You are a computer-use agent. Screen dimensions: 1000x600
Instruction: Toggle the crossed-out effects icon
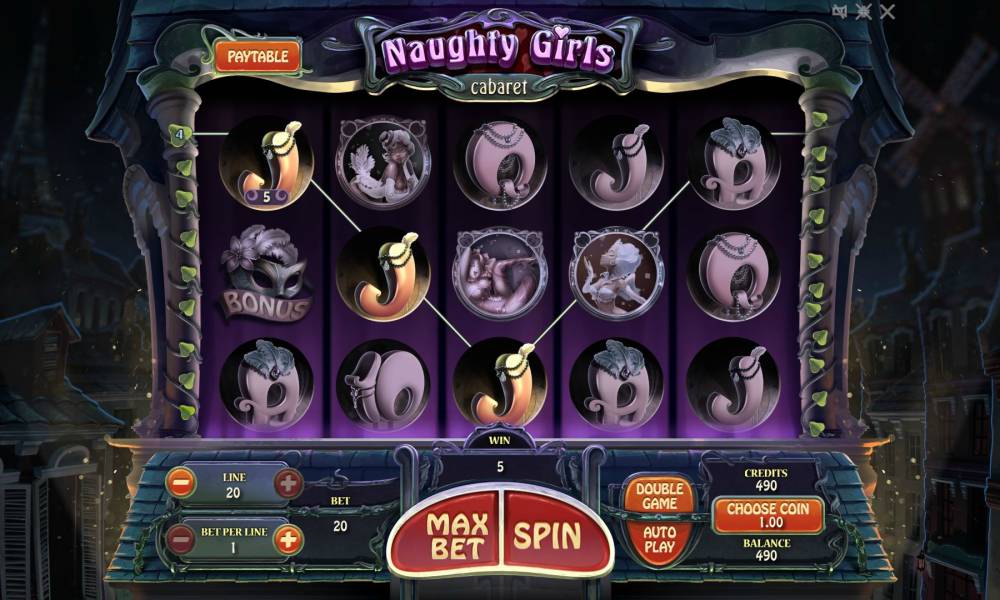863,11
